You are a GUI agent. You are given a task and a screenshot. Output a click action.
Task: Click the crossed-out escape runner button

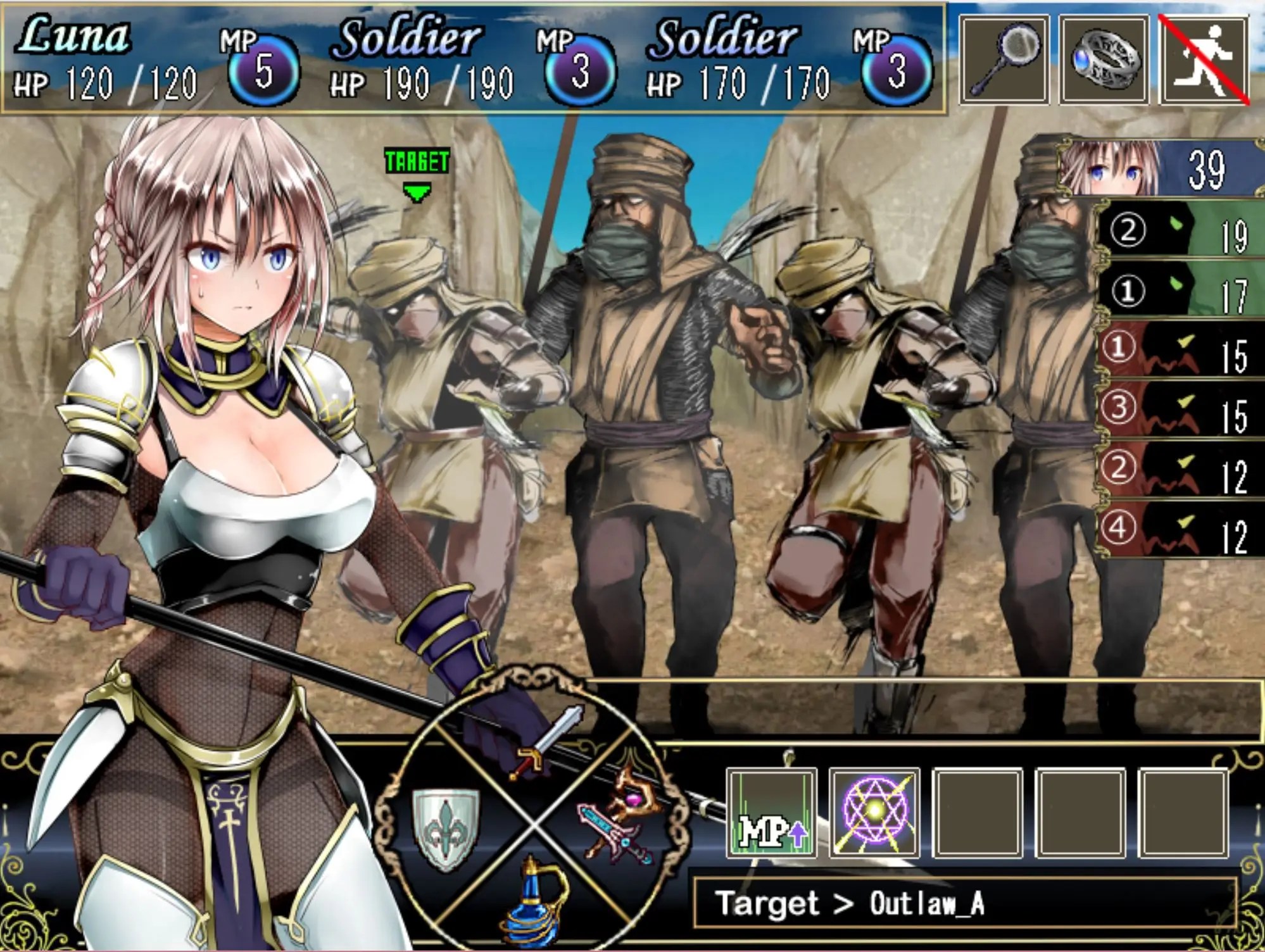tap(1204, 60)
